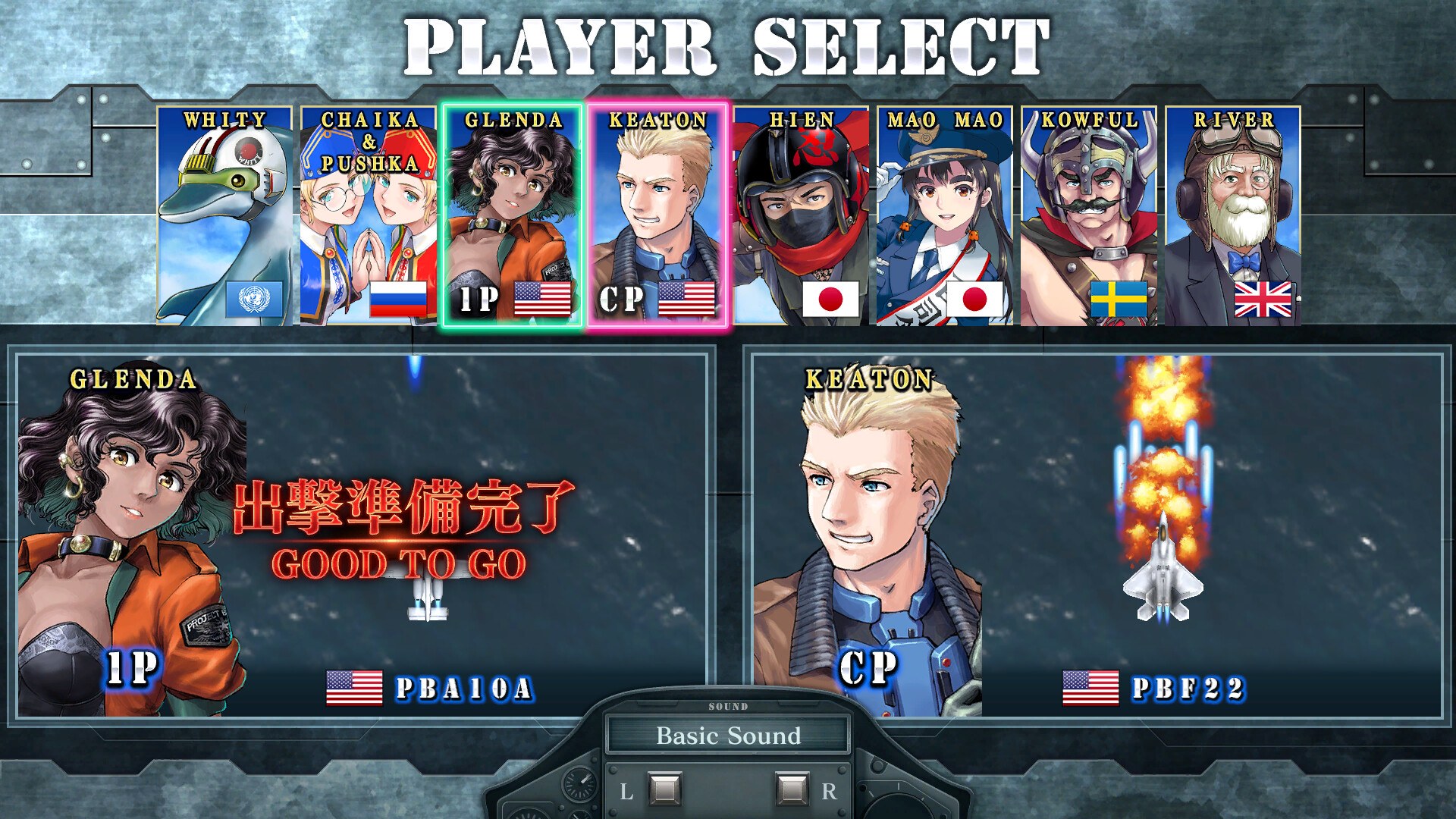Click the L sound switch button
1456x819 pixels.
(664, 789)
